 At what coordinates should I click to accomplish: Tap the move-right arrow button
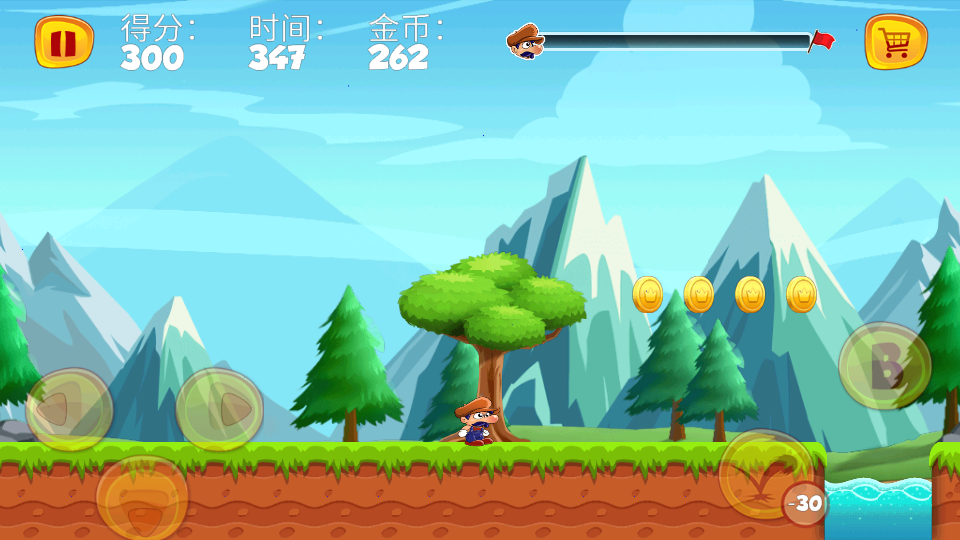coord(219,408)
